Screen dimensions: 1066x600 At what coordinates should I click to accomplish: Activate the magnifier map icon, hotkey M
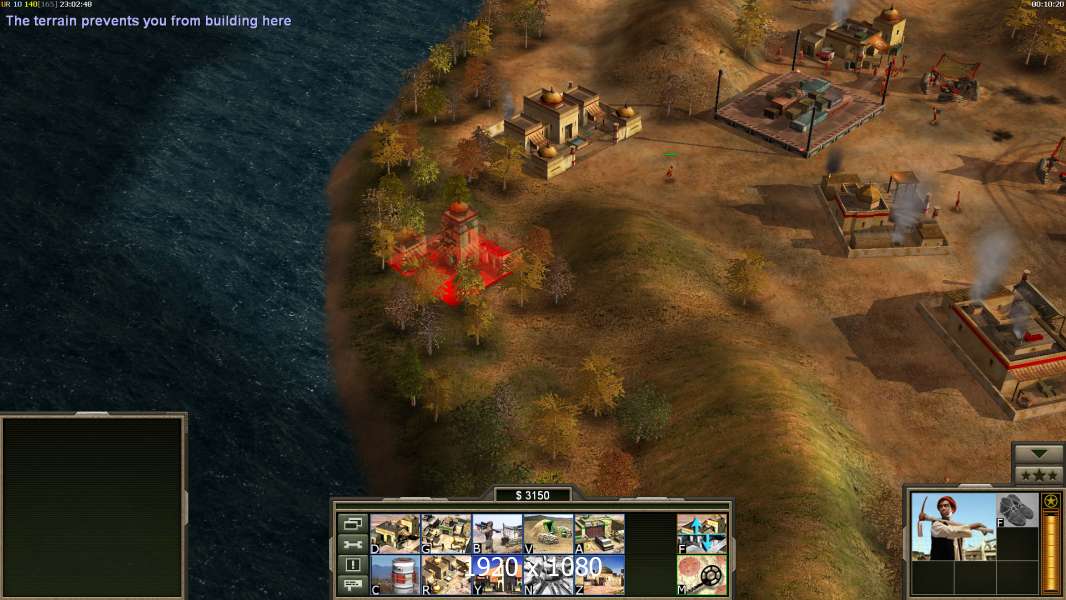(702, 575)
